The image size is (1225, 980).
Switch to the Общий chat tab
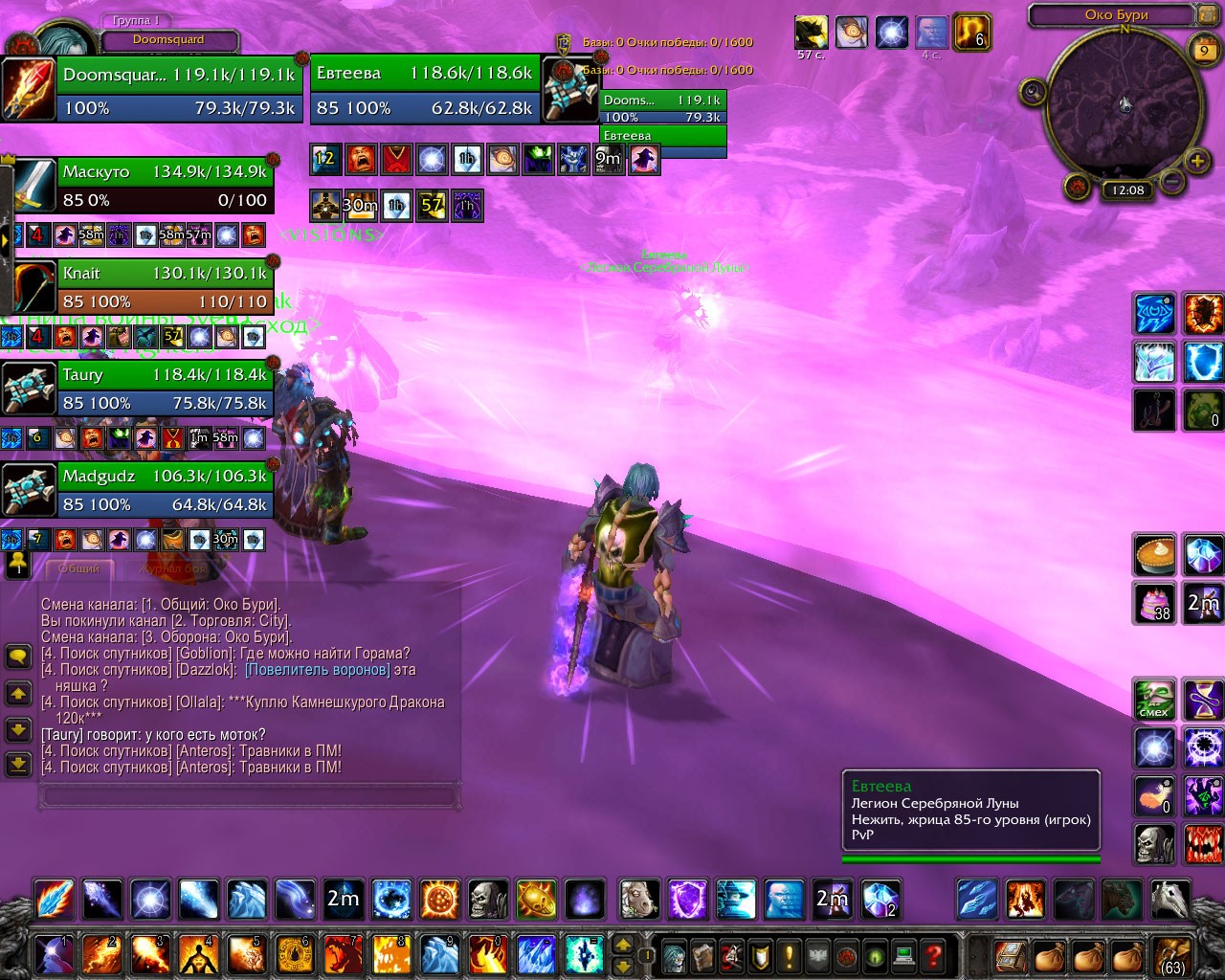click(x=79, y=568)
